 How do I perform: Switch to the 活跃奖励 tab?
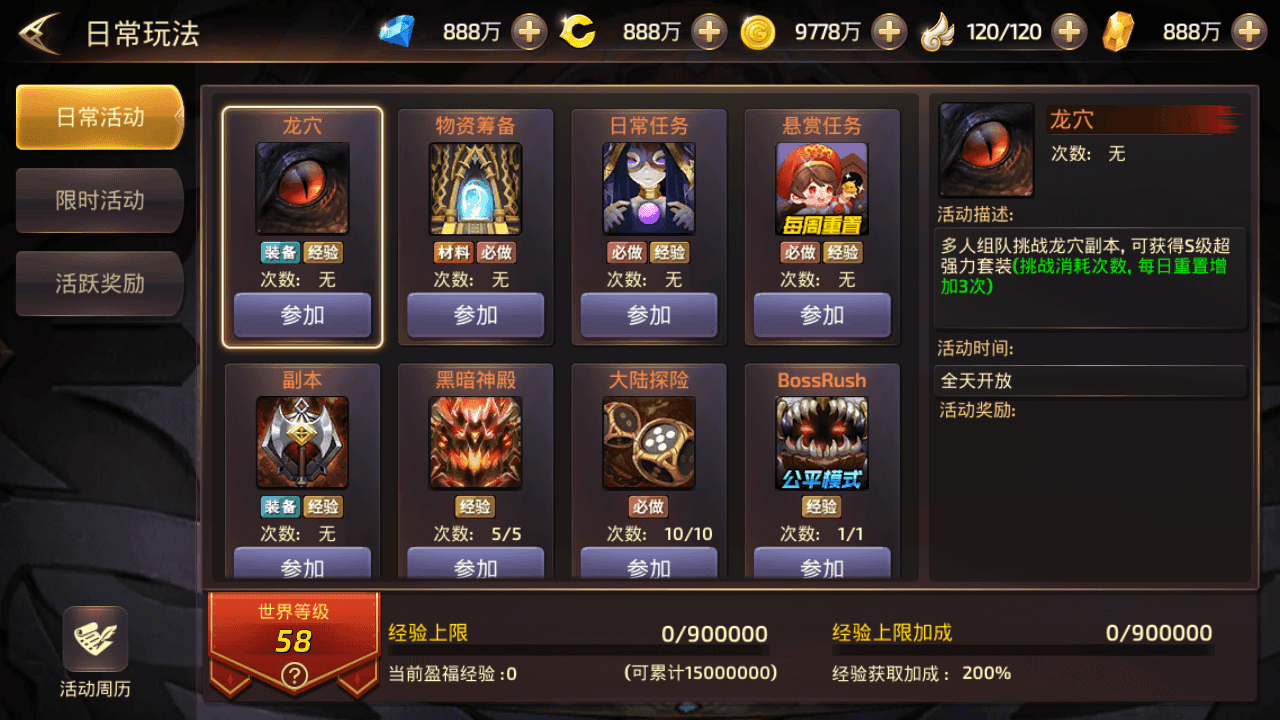(x=99, y=283)
